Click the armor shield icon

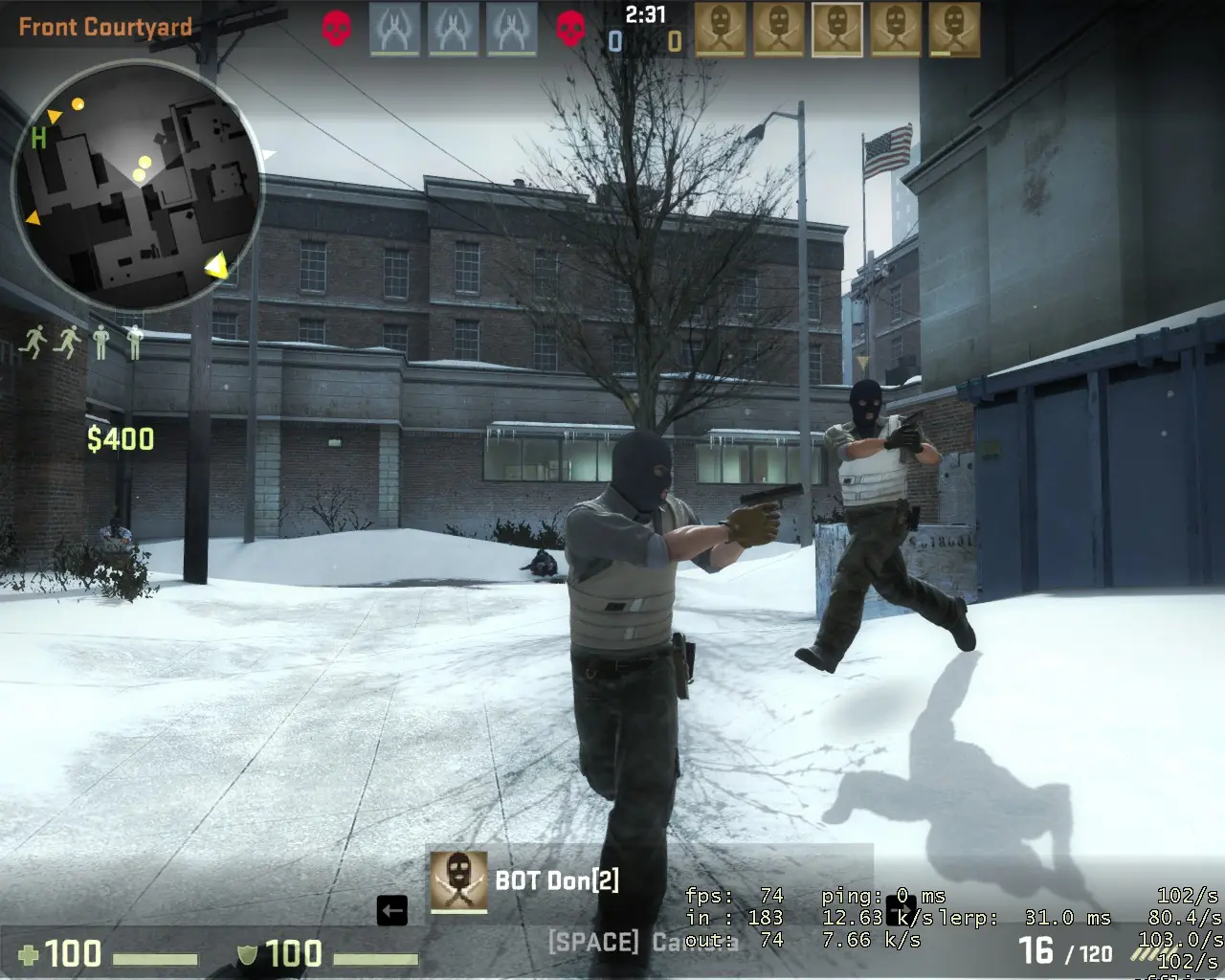tap(247, 956)
